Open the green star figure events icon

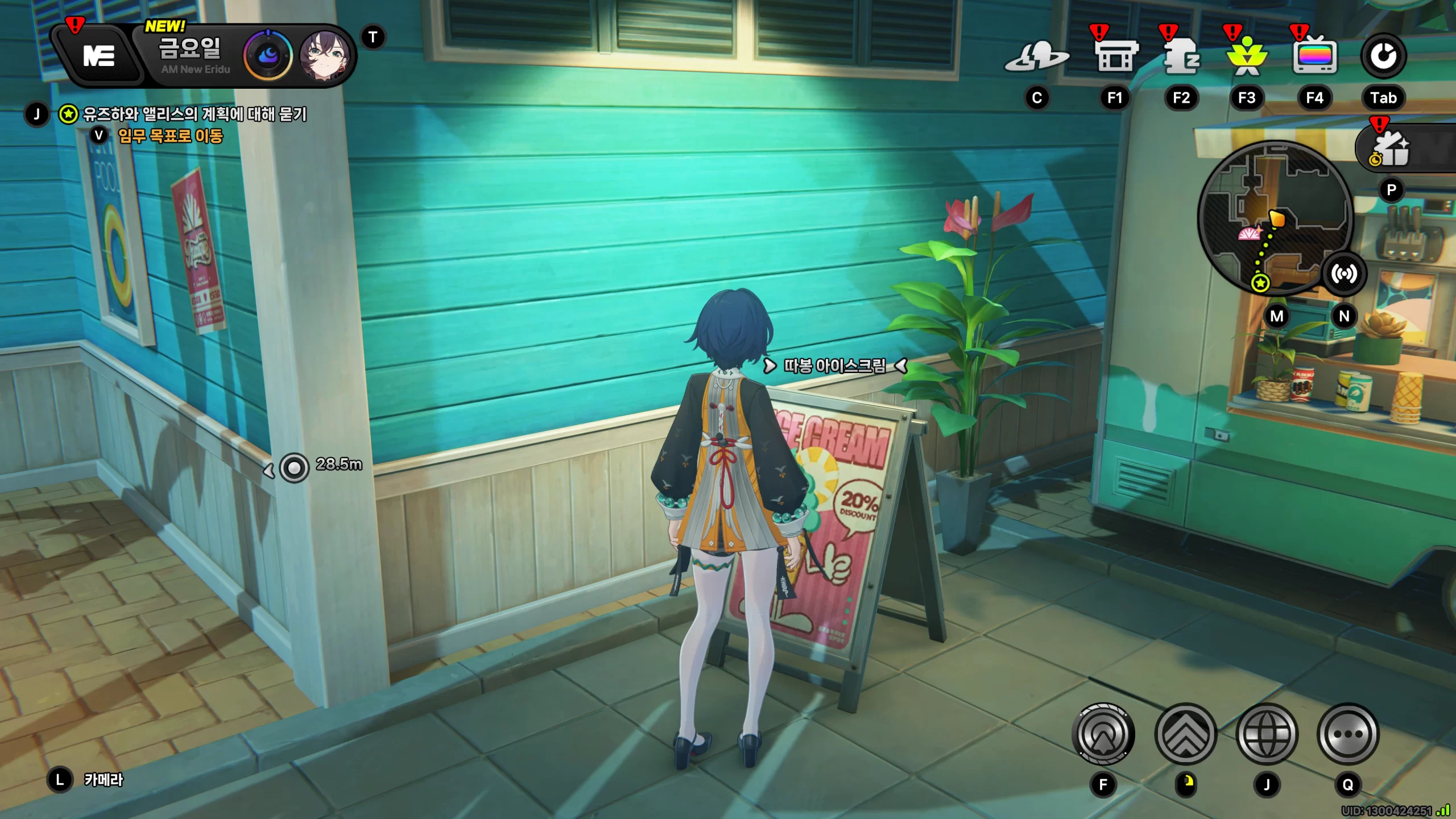click(x=1247, y=57)
